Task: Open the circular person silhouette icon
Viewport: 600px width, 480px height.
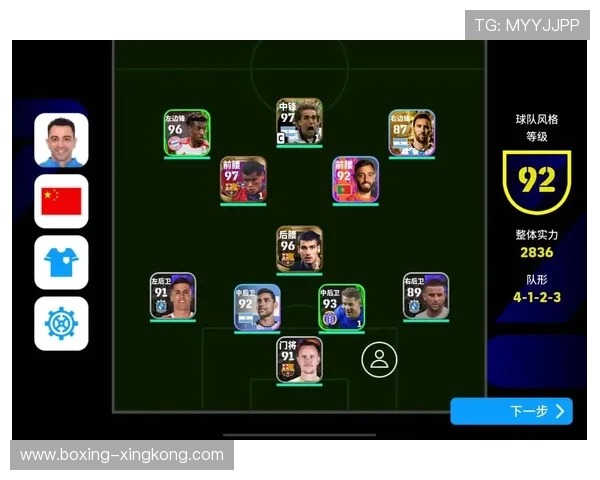Action: point(379,360)
